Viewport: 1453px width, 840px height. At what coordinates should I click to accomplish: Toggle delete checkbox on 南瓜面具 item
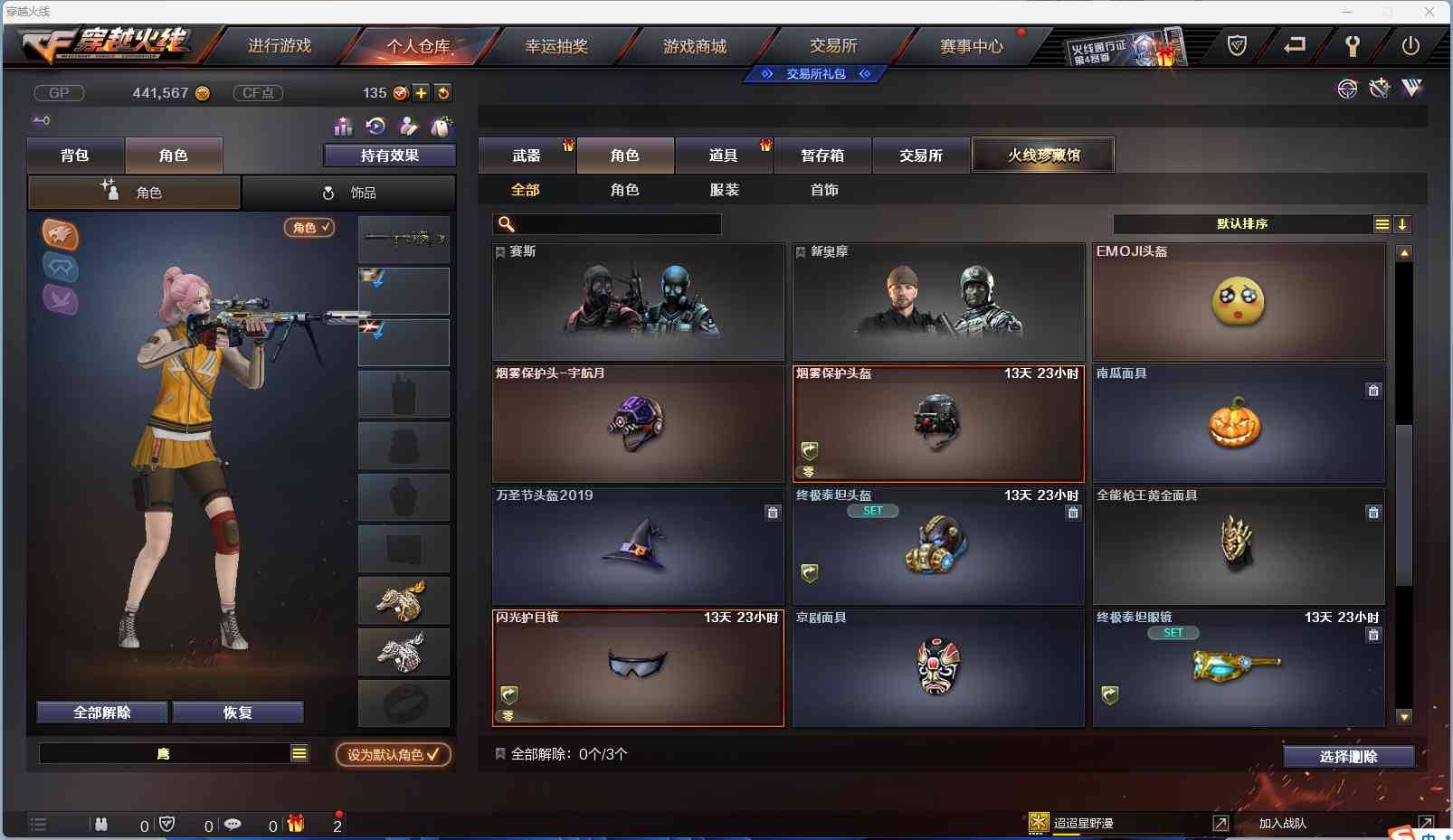pyautogui.click(x=1373, y=391)
